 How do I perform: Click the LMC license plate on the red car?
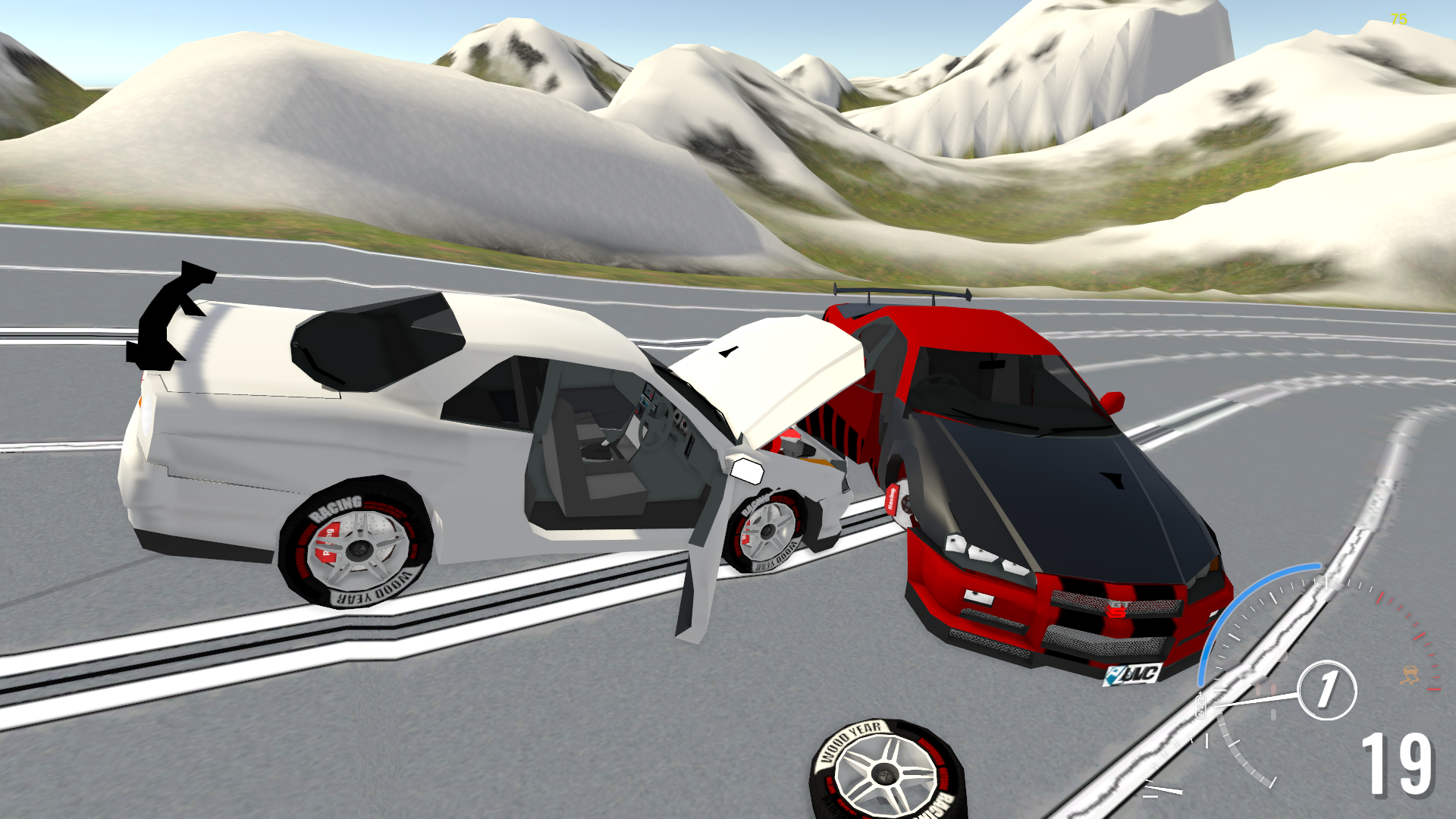coord(1130,675)
